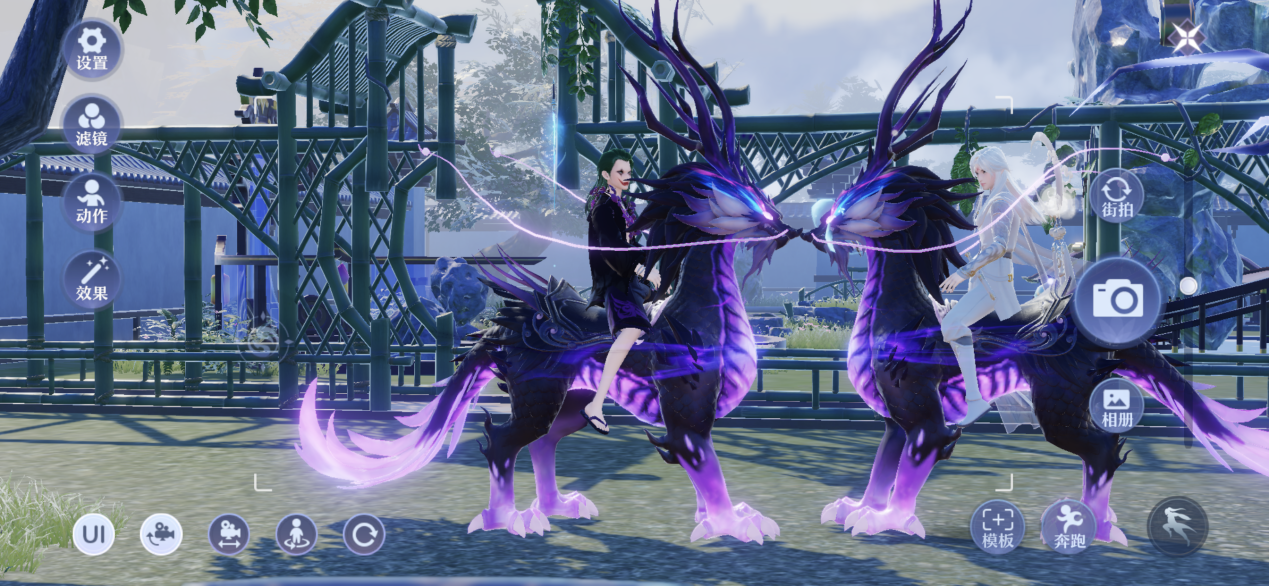Open the 效果 effects panel
This screenshot has width=1269, height=586.
point(92,280)
